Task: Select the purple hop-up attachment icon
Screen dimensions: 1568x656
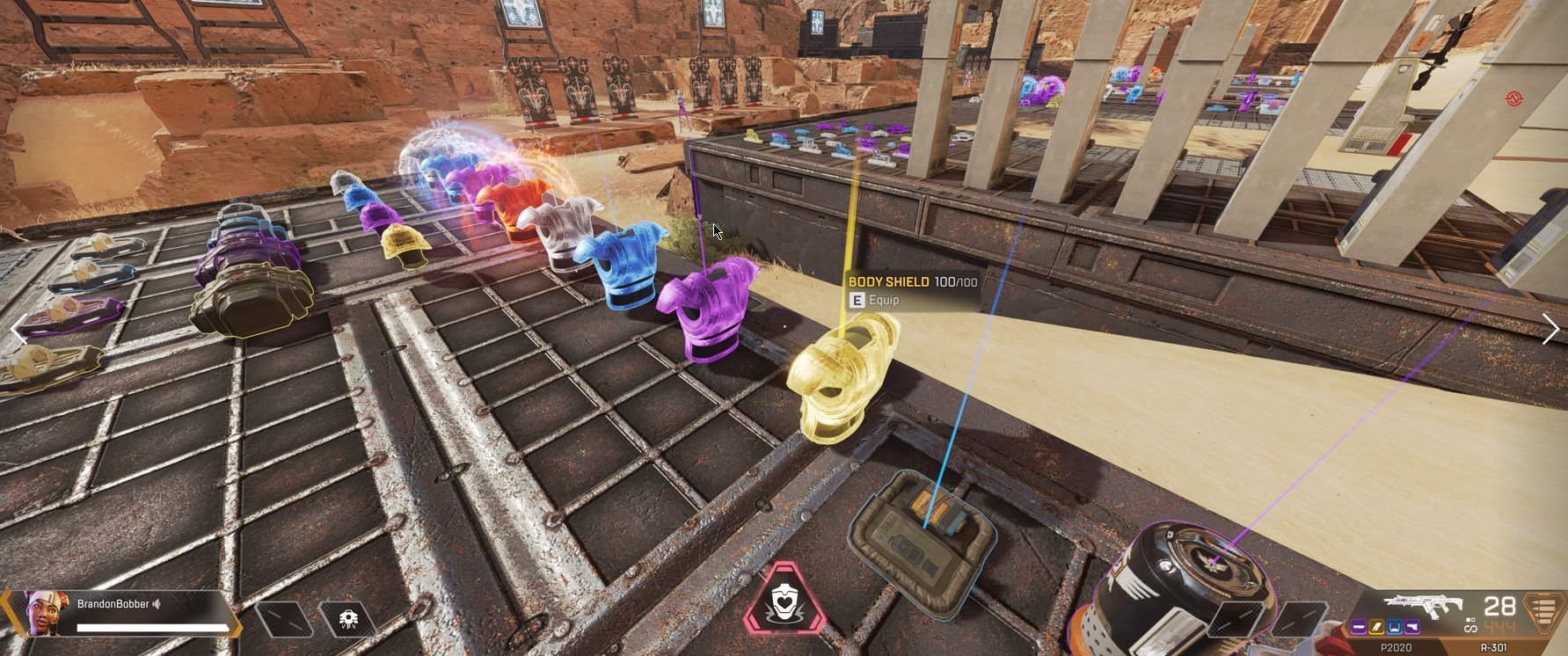Action: (1413, 626)
